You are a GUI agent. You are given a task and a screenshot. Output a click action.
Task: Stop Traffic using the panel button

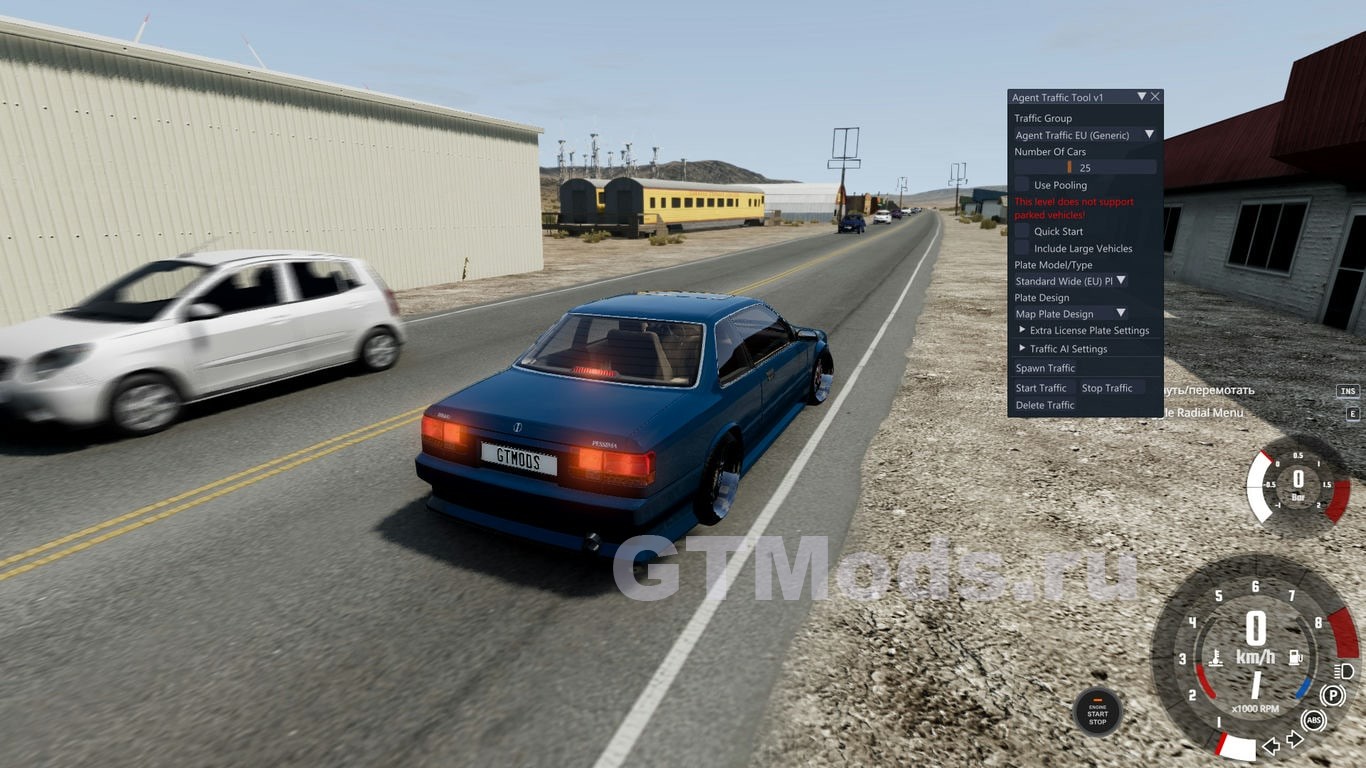click(x=1107, y=388)
